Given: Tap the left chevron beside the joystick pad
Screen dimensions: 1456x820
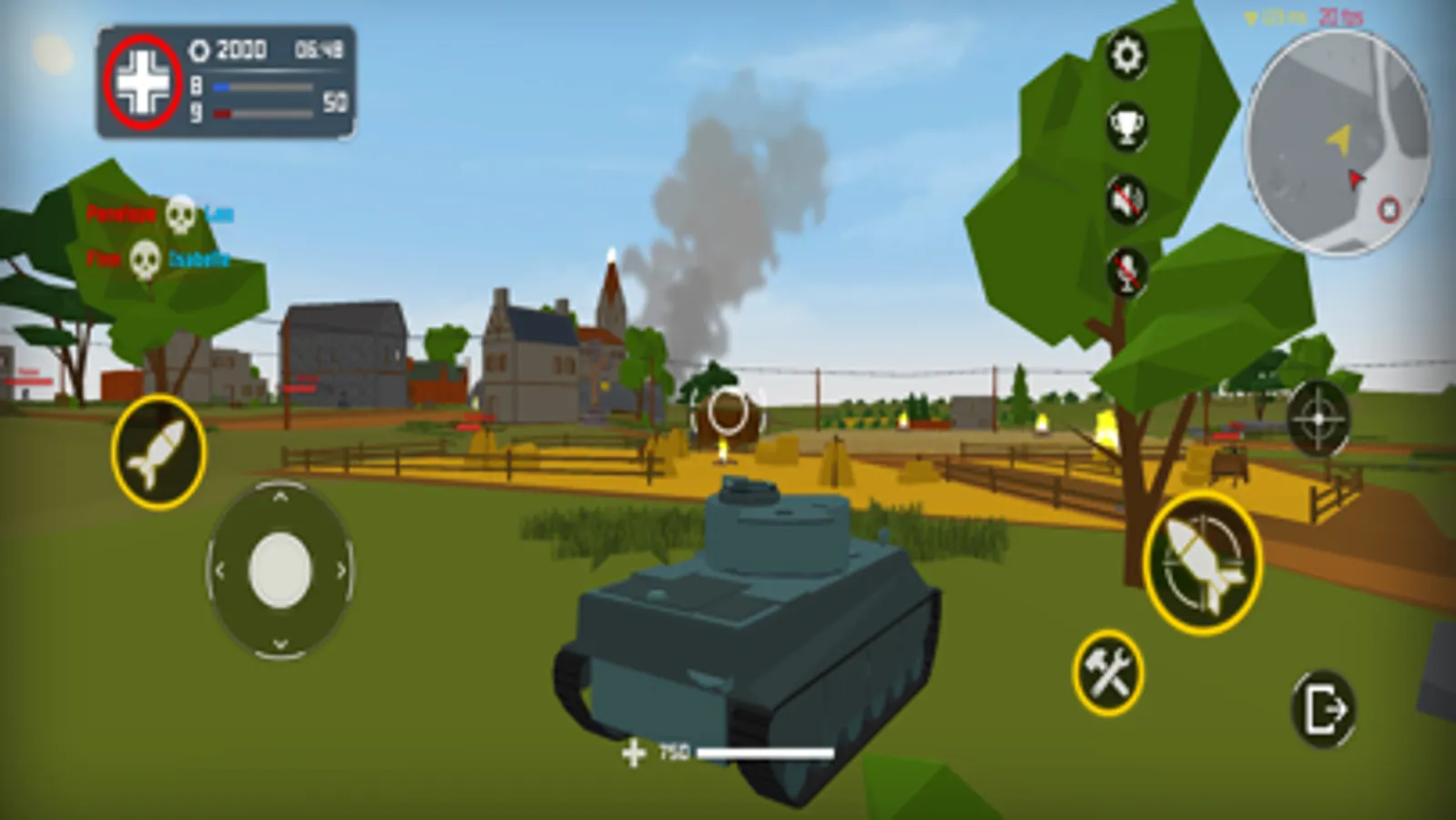Looking at the screenshot, I should point(219,570).
